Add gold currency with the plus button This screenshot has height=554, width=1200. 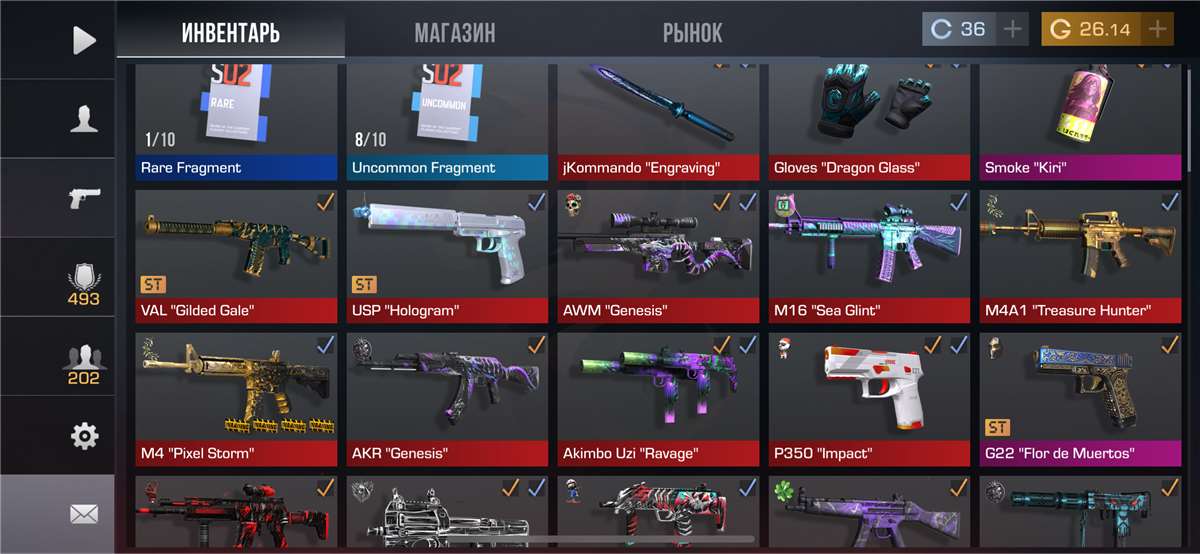[1158, 29]
